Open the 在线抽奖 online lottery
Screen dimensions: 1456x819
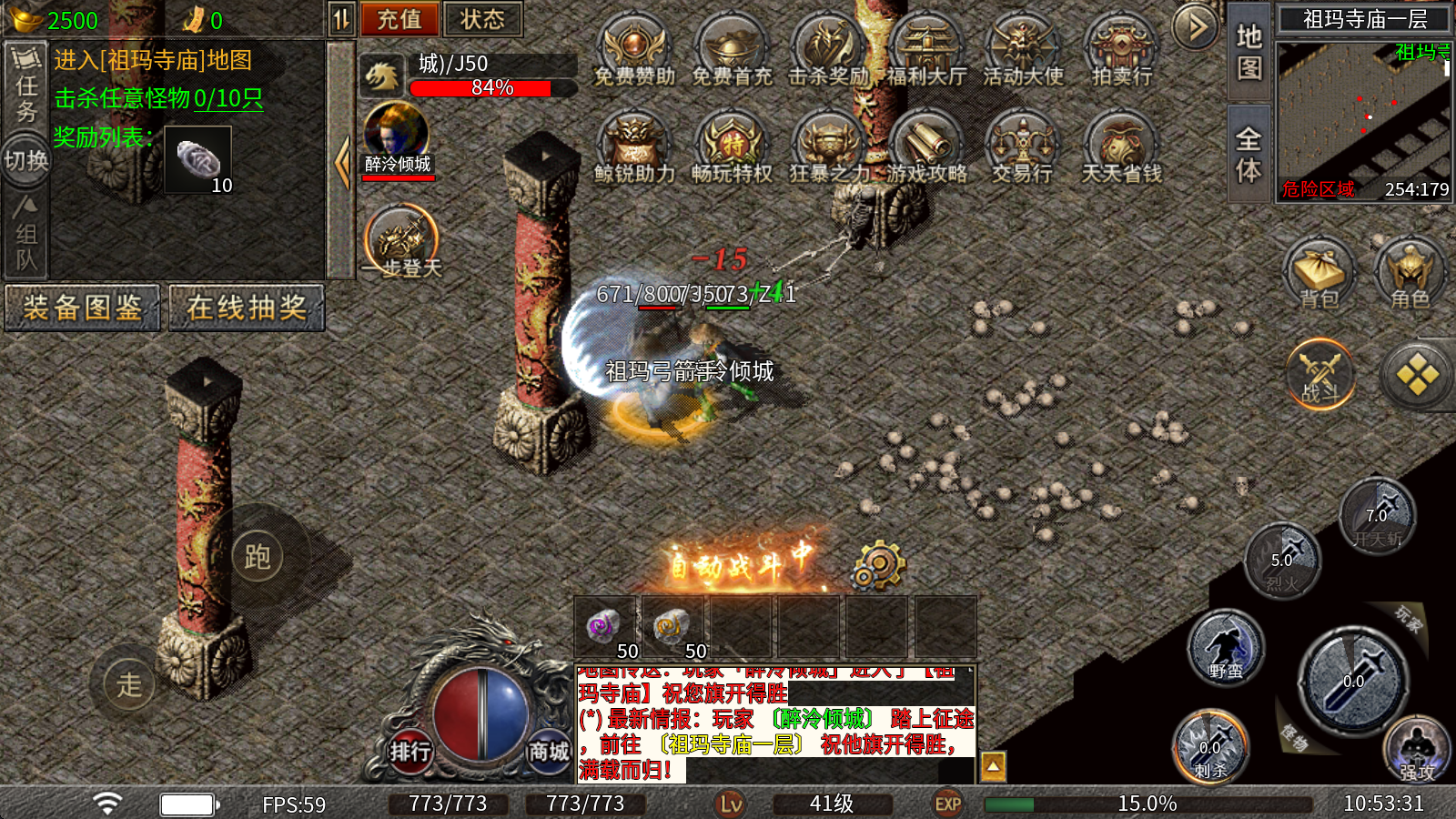247,308
